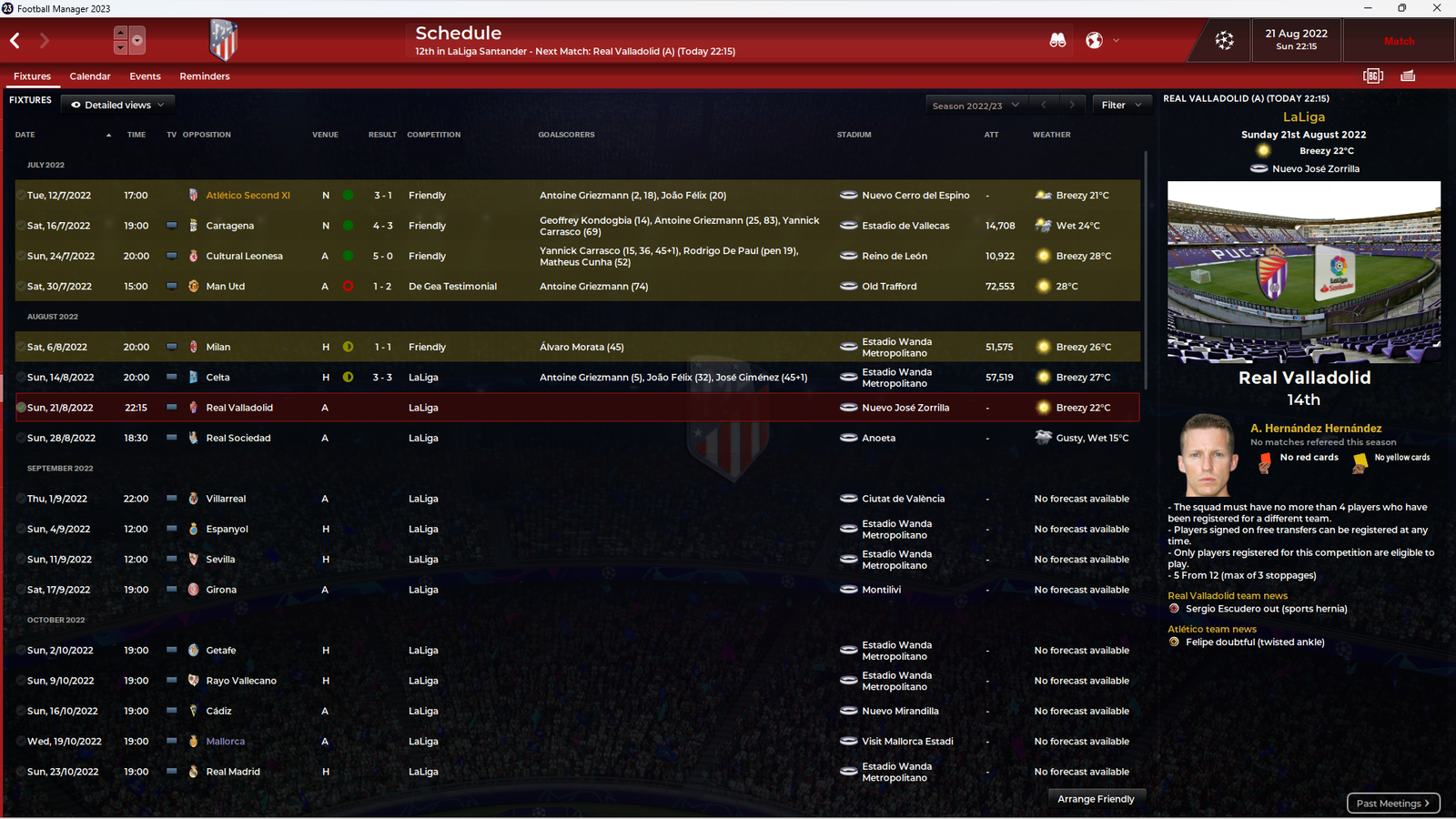
Task: Click the red Match continue button
Action: pyautogui.click(x=1399, y=42)
